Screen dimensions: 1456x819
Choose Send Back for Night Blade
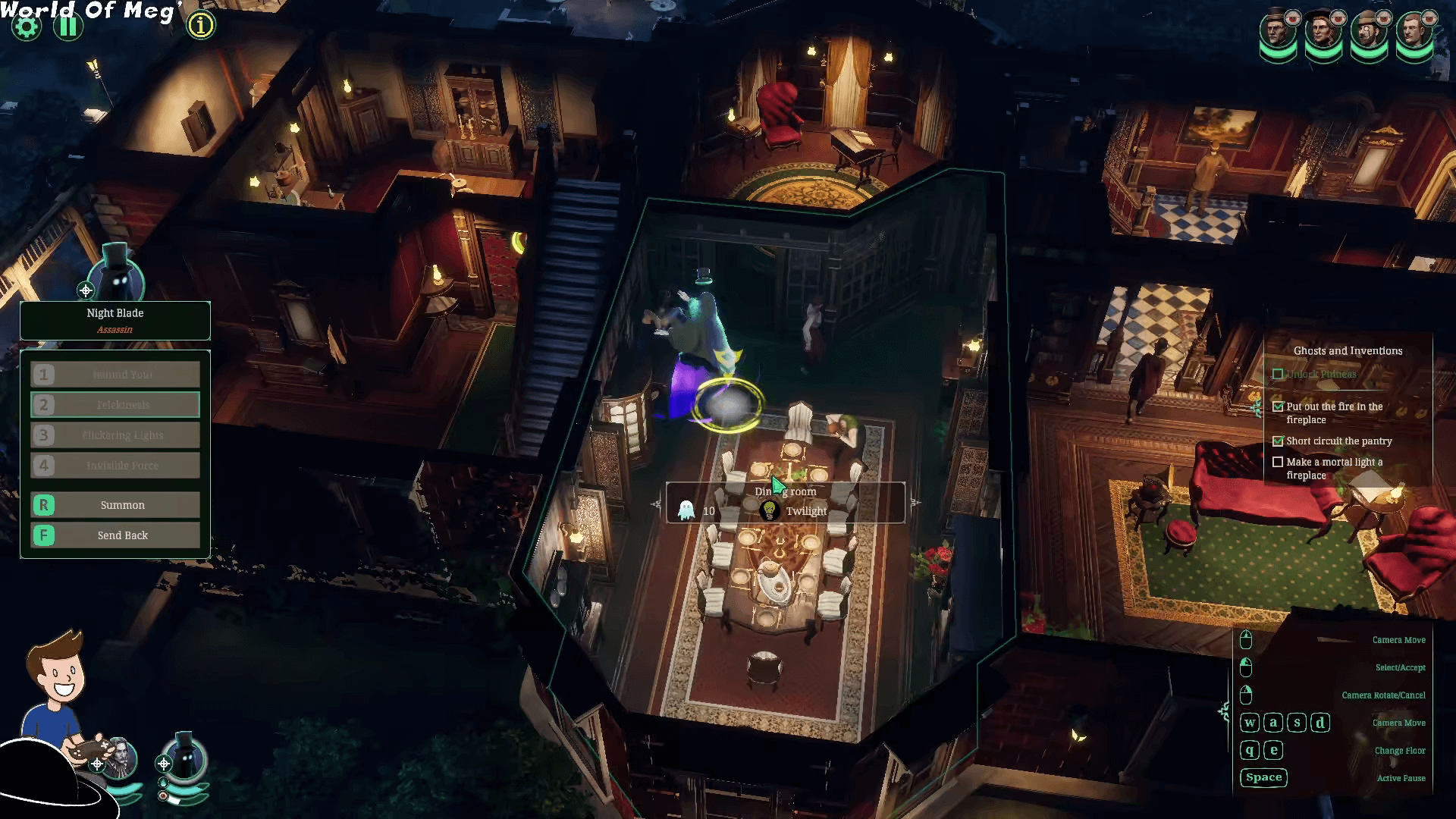pos(115,535)
